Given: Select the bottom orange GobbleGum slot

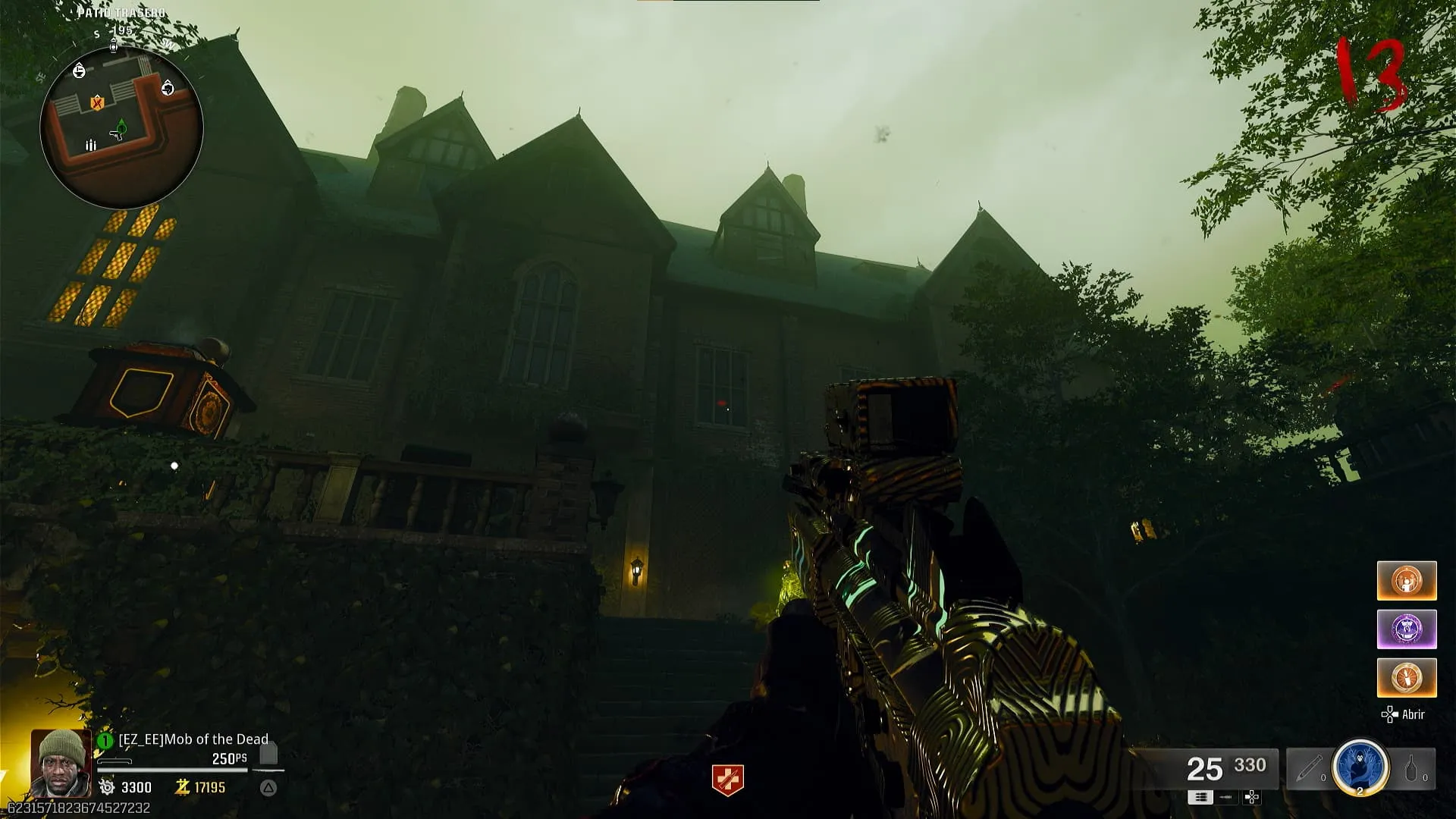Looking at the screenshot, I should click(x=1407, y=677).
